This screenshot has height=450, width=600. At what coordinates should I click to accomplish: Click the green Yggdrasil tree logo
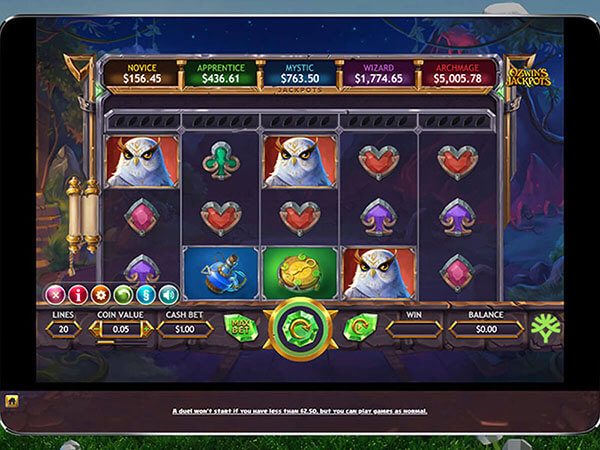click(545, 328)
